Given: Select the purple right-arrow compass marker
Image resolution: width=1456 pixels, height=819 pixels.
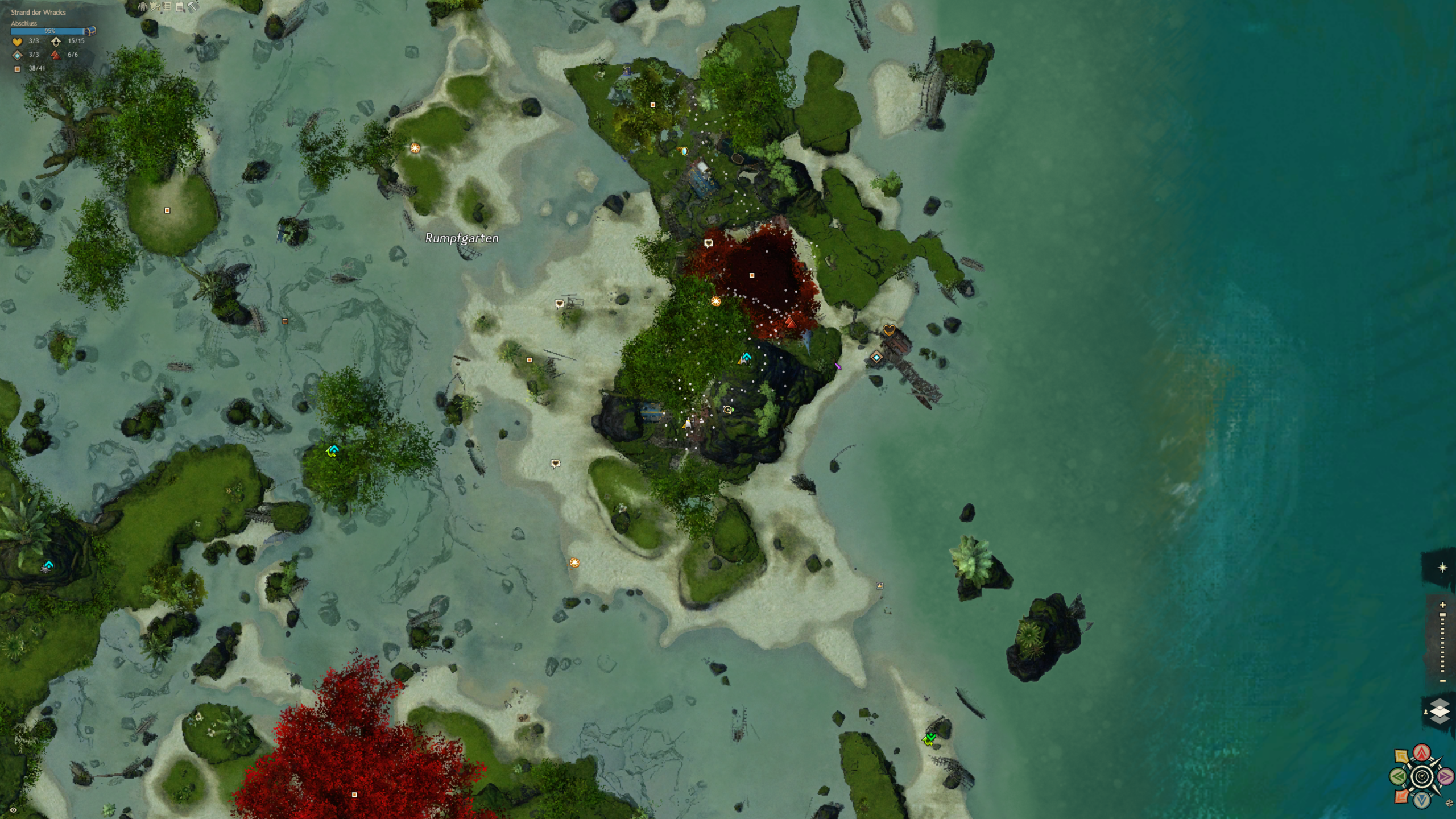Looking at the screenshot, I should (x=1445, y=776).
